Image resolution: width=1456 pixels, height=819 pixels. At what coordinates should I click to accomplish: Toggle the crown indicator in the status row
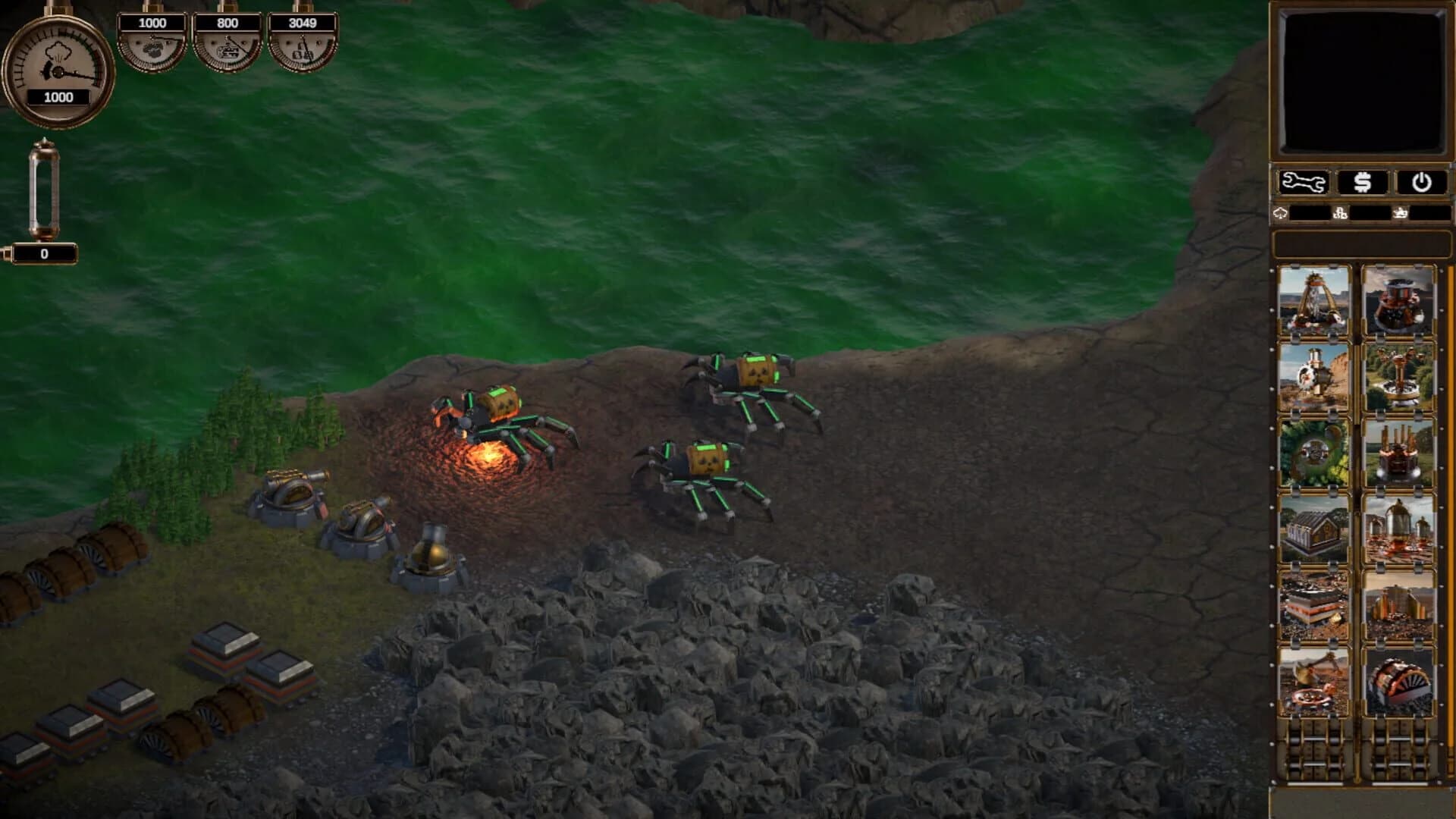click(1399, 214)
